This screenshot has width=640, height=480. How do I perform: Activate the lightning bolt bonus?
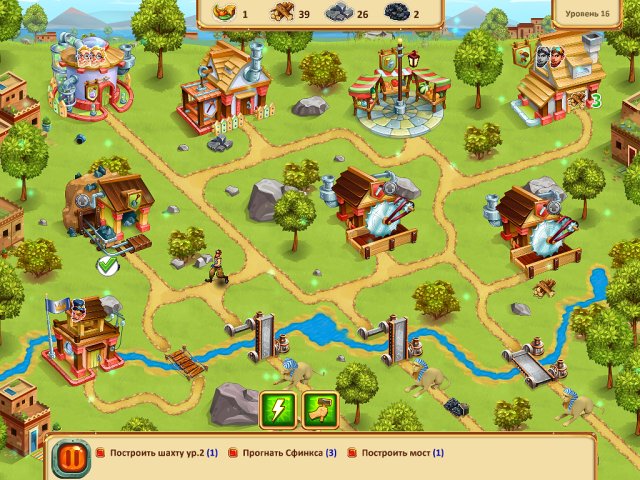[x=277, y=408]
